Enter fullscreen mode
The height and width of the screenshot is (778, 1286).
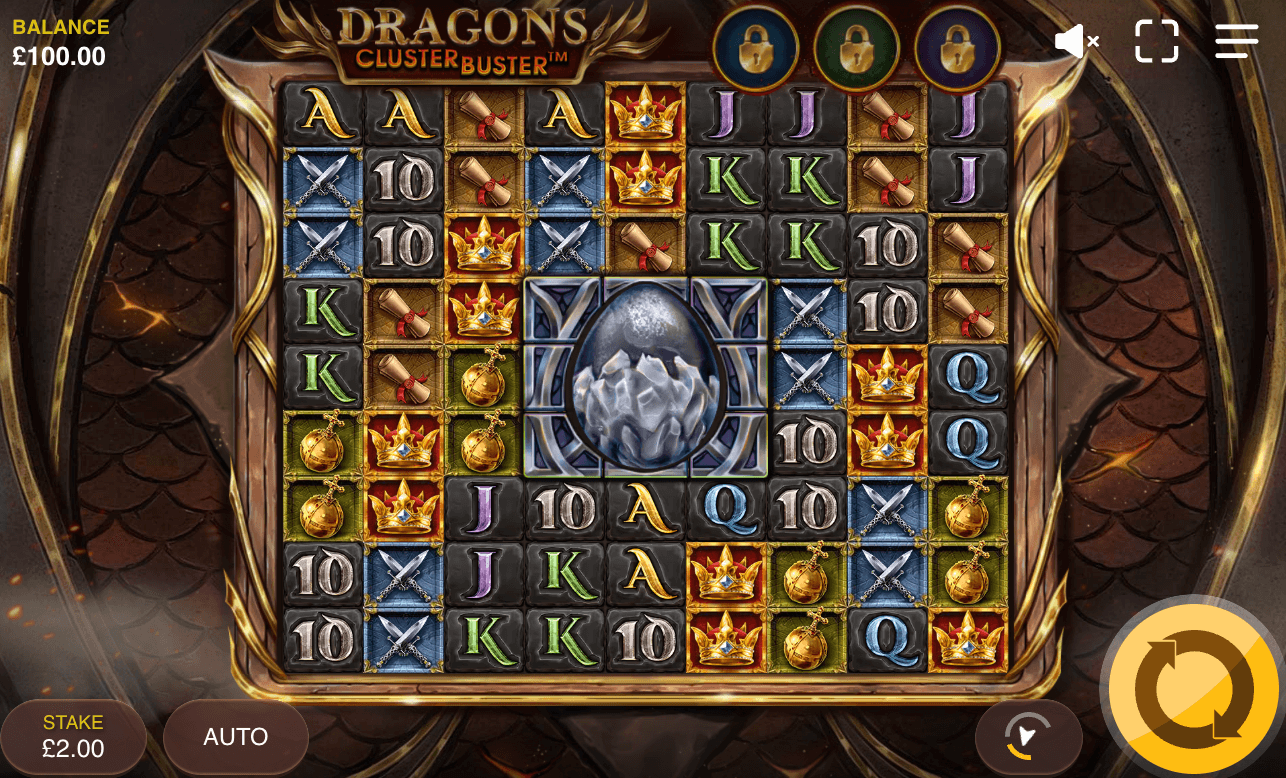1157,41
